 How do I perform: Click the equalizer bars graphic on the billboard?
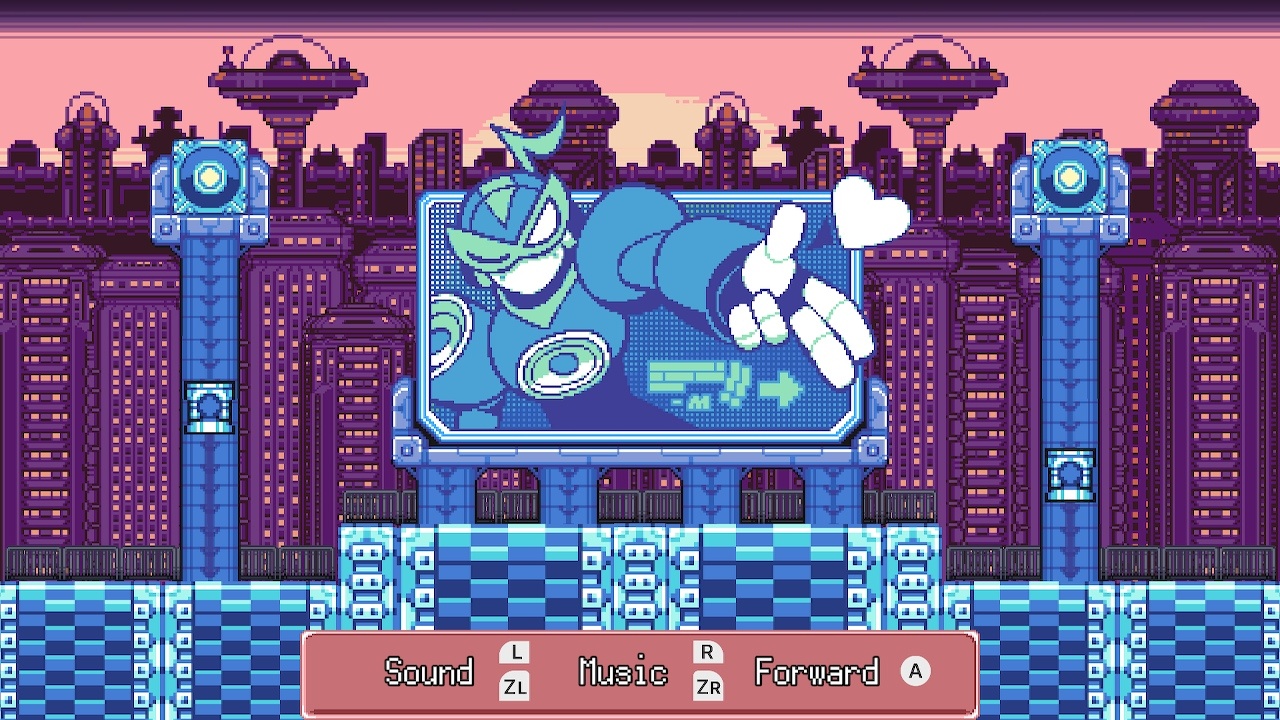click(x=688, y=378)
